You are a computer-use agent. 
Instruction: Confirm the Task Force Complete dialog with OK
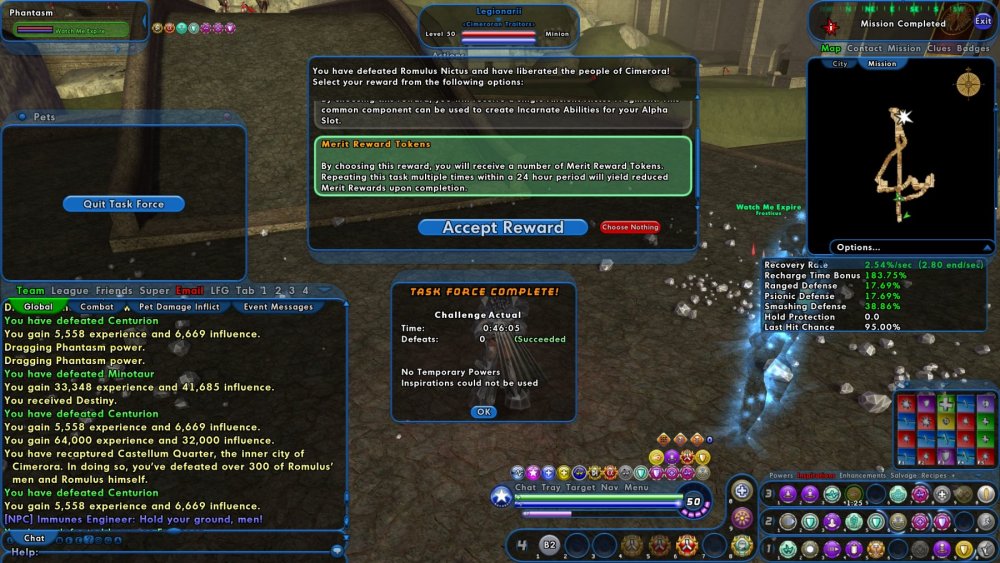click(484, 412)
